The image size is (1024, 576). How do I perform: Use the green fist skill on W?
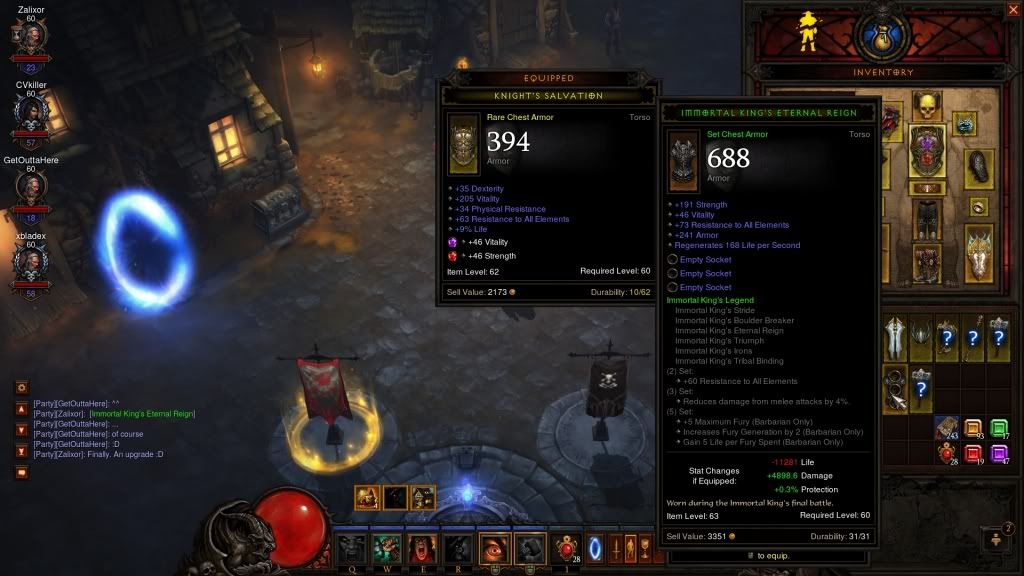point(386,548)
